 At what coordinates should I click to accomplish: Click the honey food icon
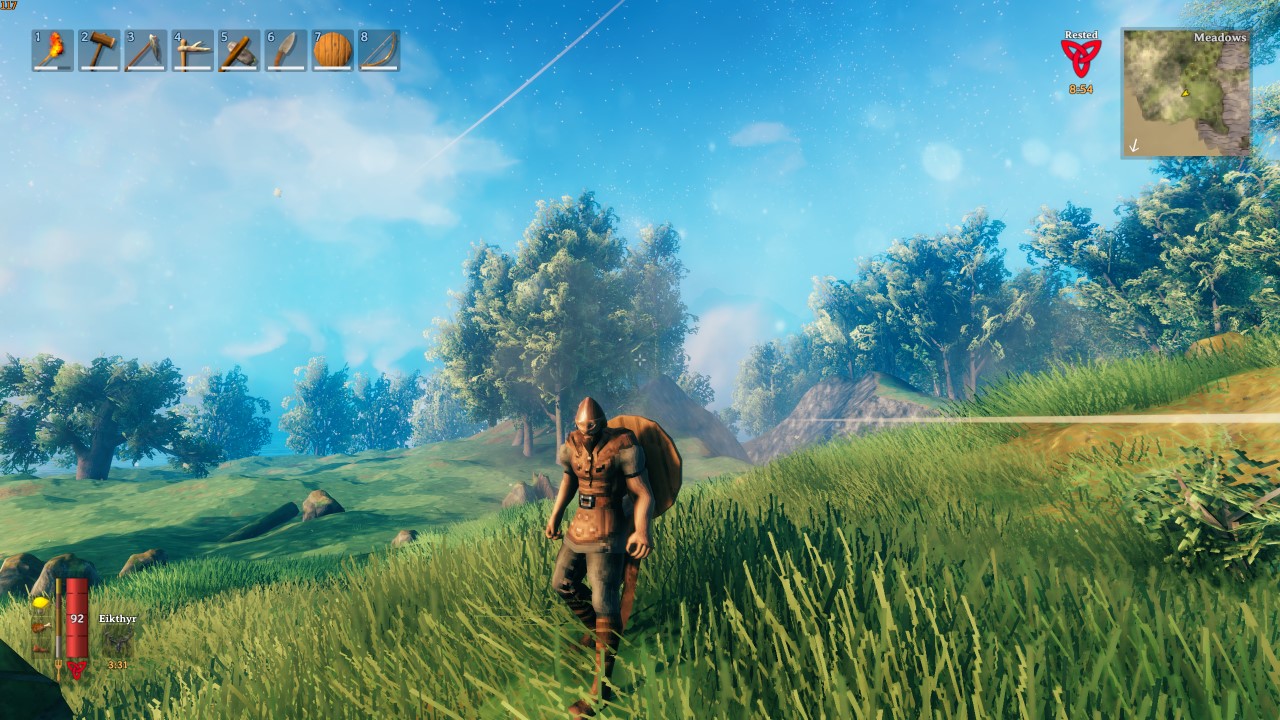pos(41,603)
